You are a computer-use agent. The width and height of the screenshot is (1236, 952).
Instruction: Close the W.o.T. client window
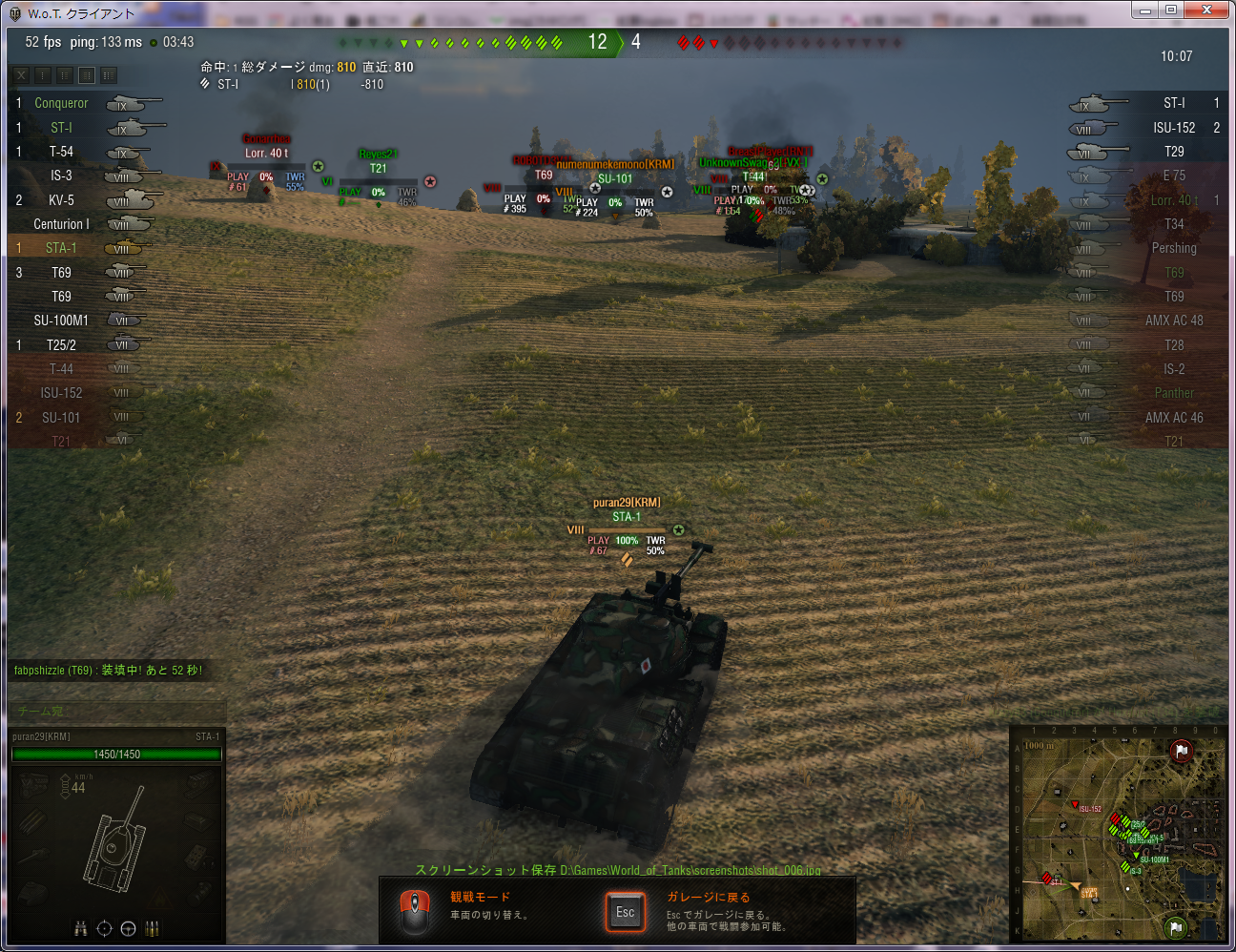(1206, 10)
